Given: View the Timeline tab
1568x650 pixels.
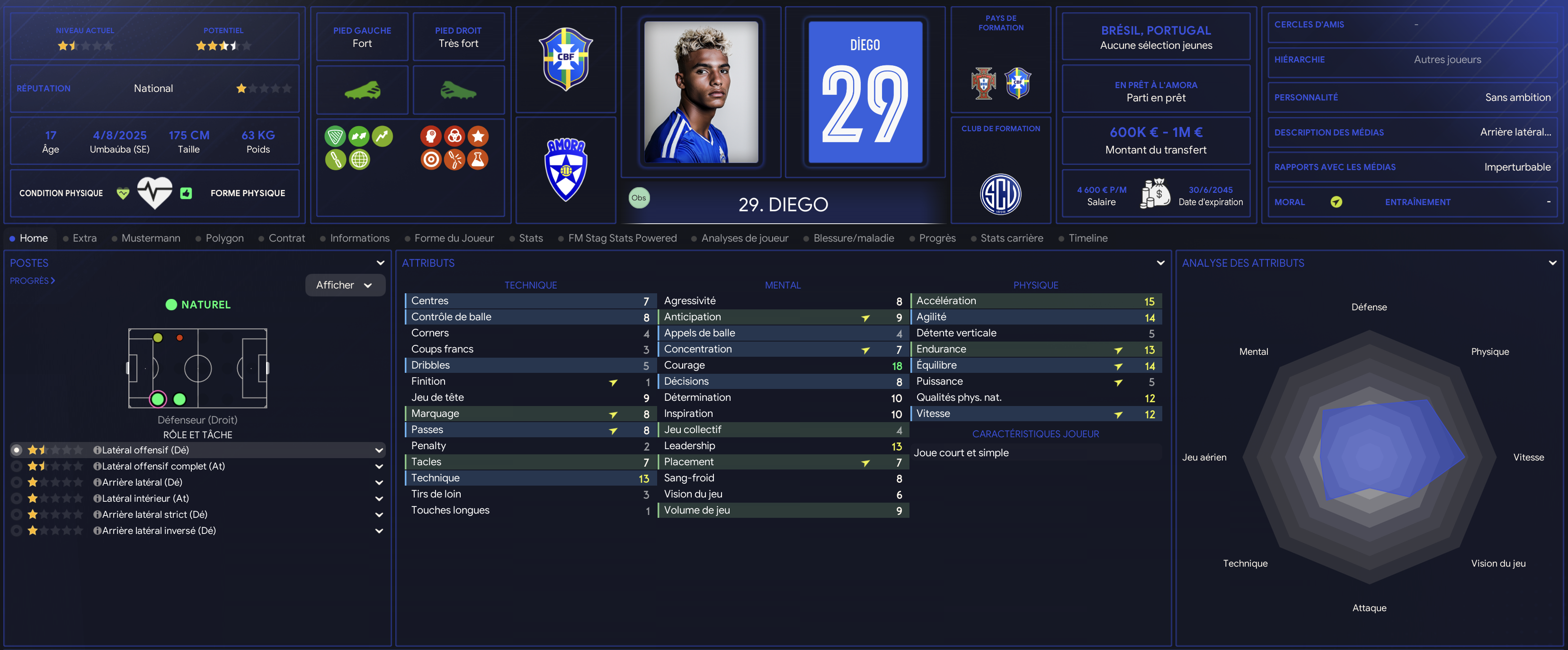Looking at the screenshot, I should pos(1087,238).
